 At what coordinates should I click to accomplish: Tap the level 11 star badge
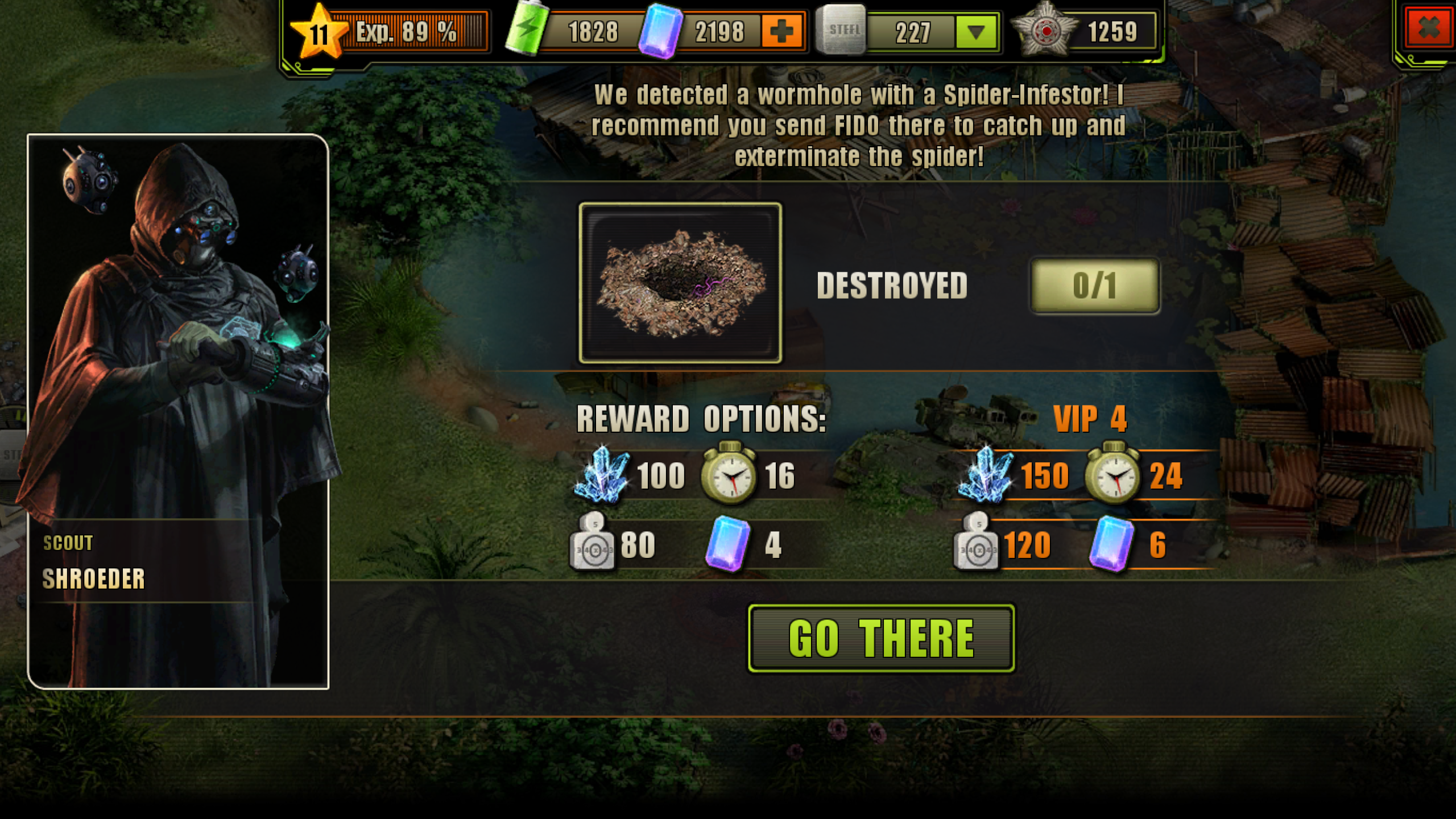pyautogui.click(x=318, y=33)
